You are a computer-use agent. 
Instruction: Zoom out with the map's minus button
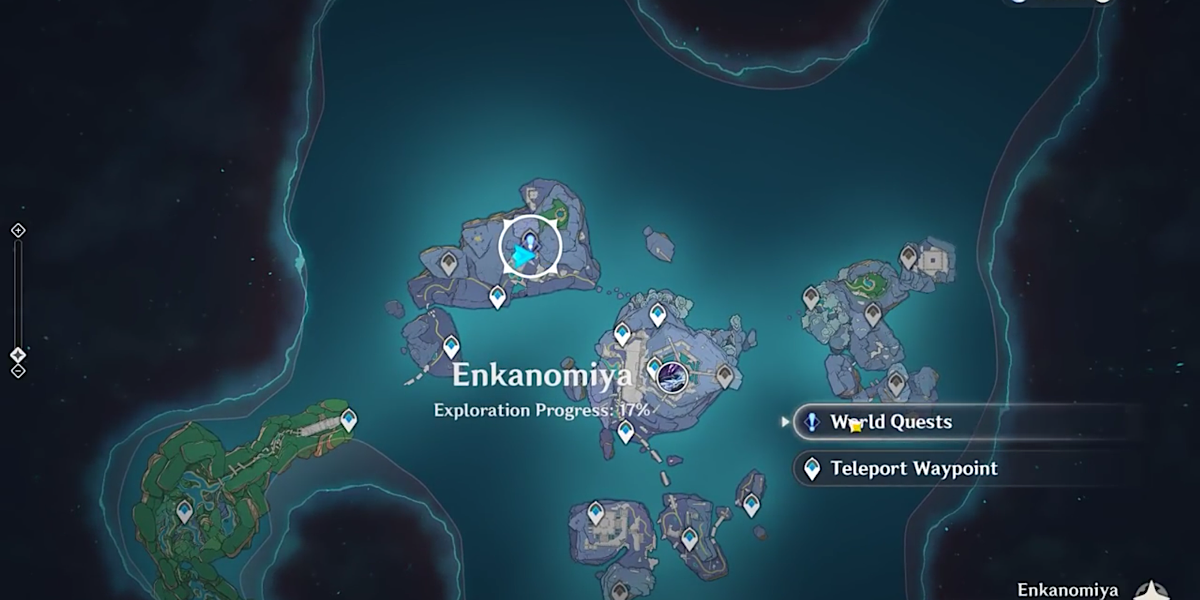[x=17, y=371]
